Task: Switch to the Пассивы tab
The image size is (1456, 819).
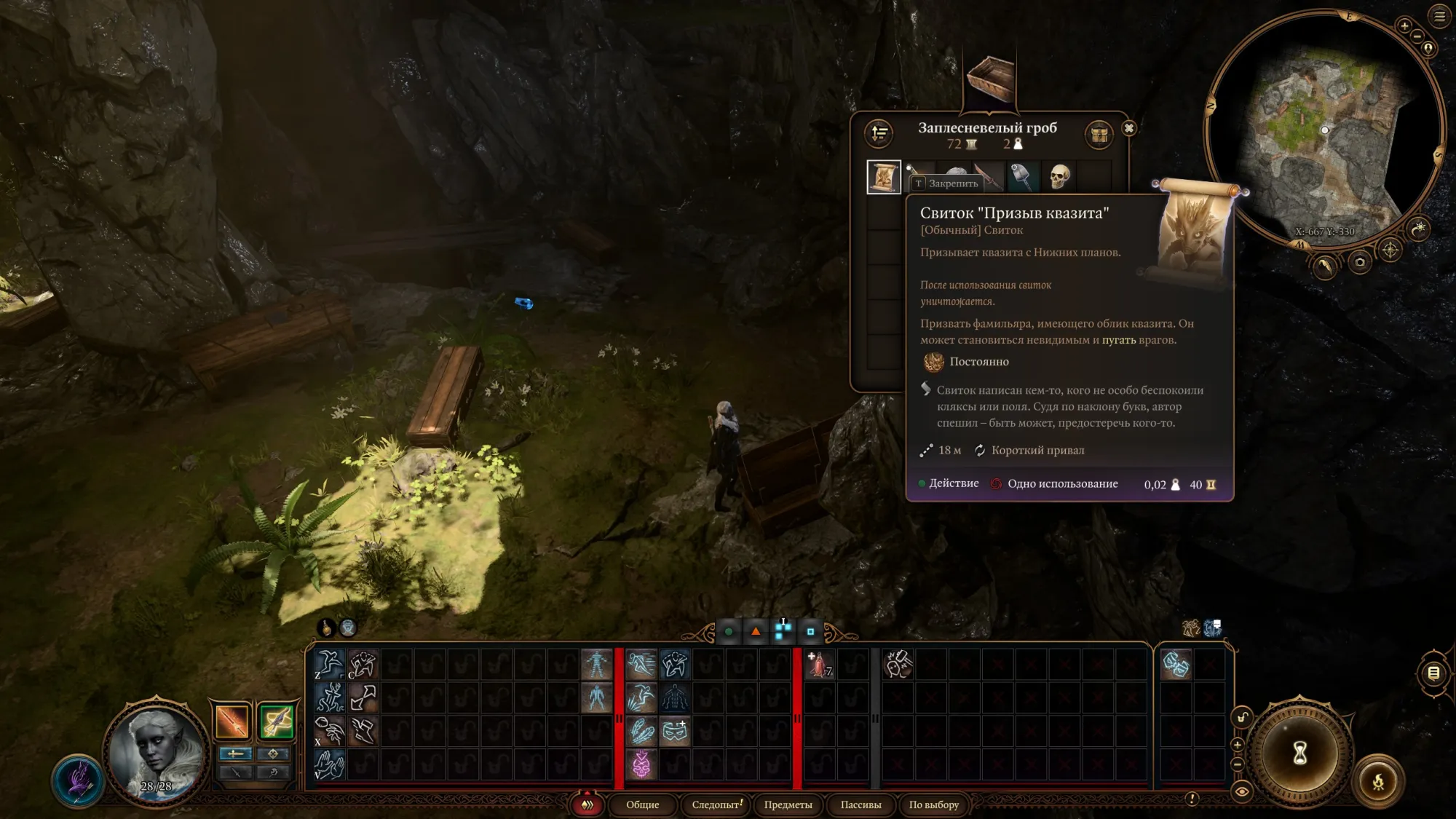Action: [860, 804]
